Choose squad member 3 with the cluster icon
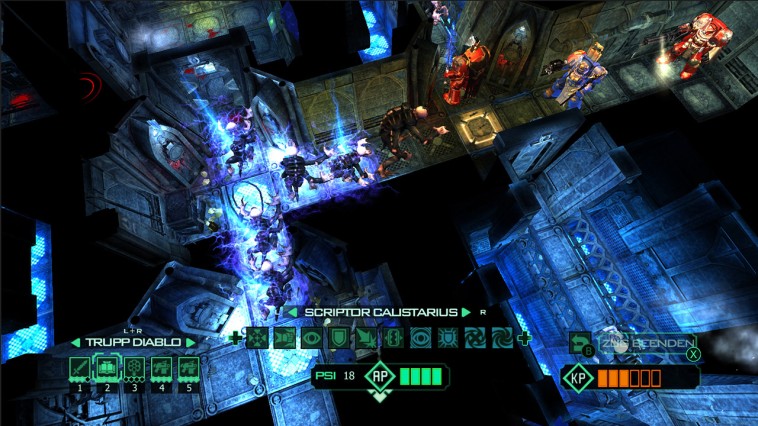The height and width of the screenshot is (426, 758). pyautogui.click(x=133, y=369)
